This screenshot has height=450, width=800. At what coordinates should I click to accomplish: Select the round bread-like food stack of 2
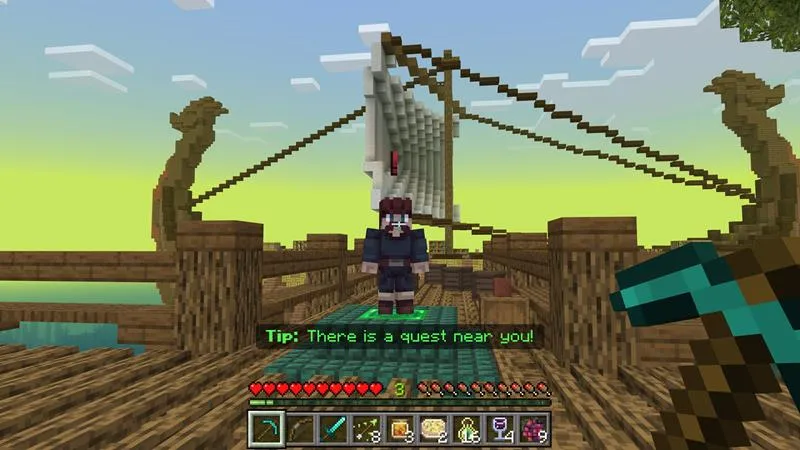pos(434,429)
